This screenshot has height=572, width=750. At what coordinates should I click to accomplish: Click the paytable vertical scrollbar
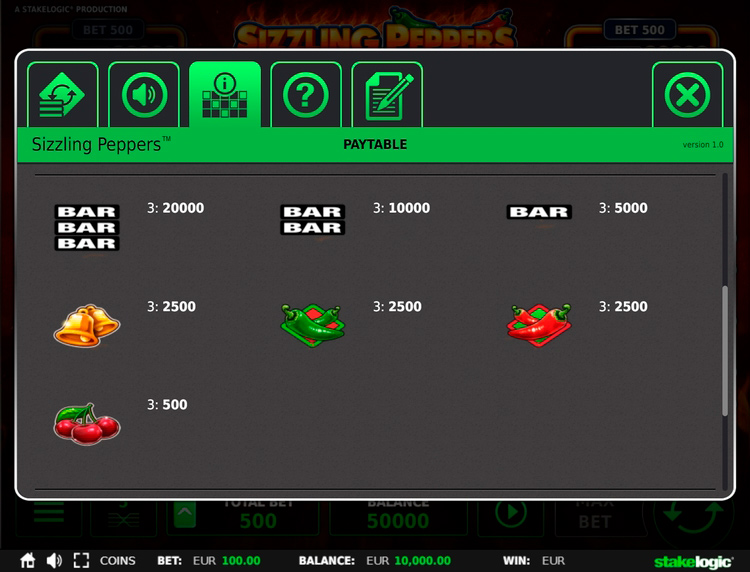pos(725,350)
